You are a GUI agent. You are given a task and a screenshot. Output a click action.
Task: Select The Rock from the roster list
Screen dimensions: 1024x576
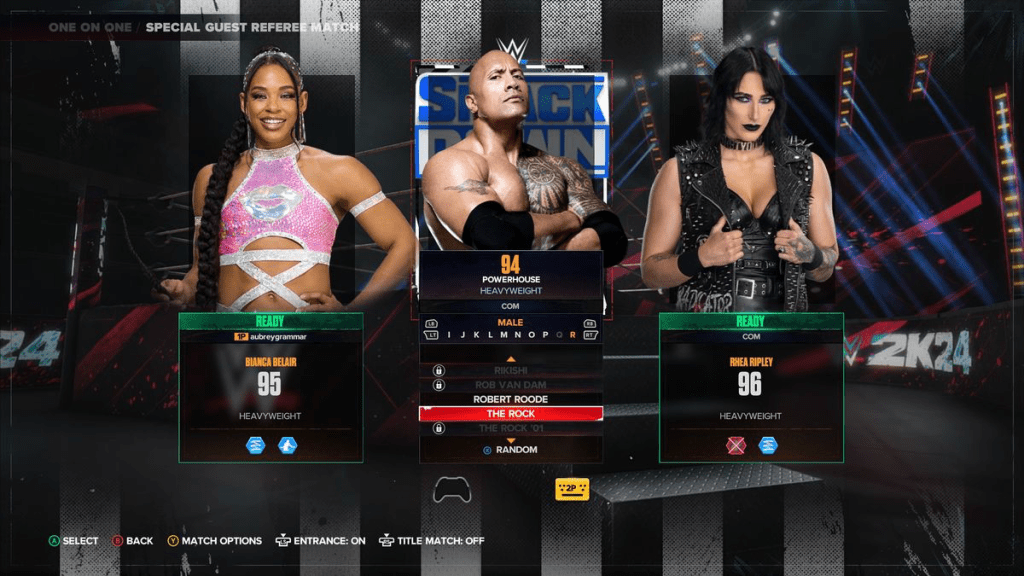511,414
